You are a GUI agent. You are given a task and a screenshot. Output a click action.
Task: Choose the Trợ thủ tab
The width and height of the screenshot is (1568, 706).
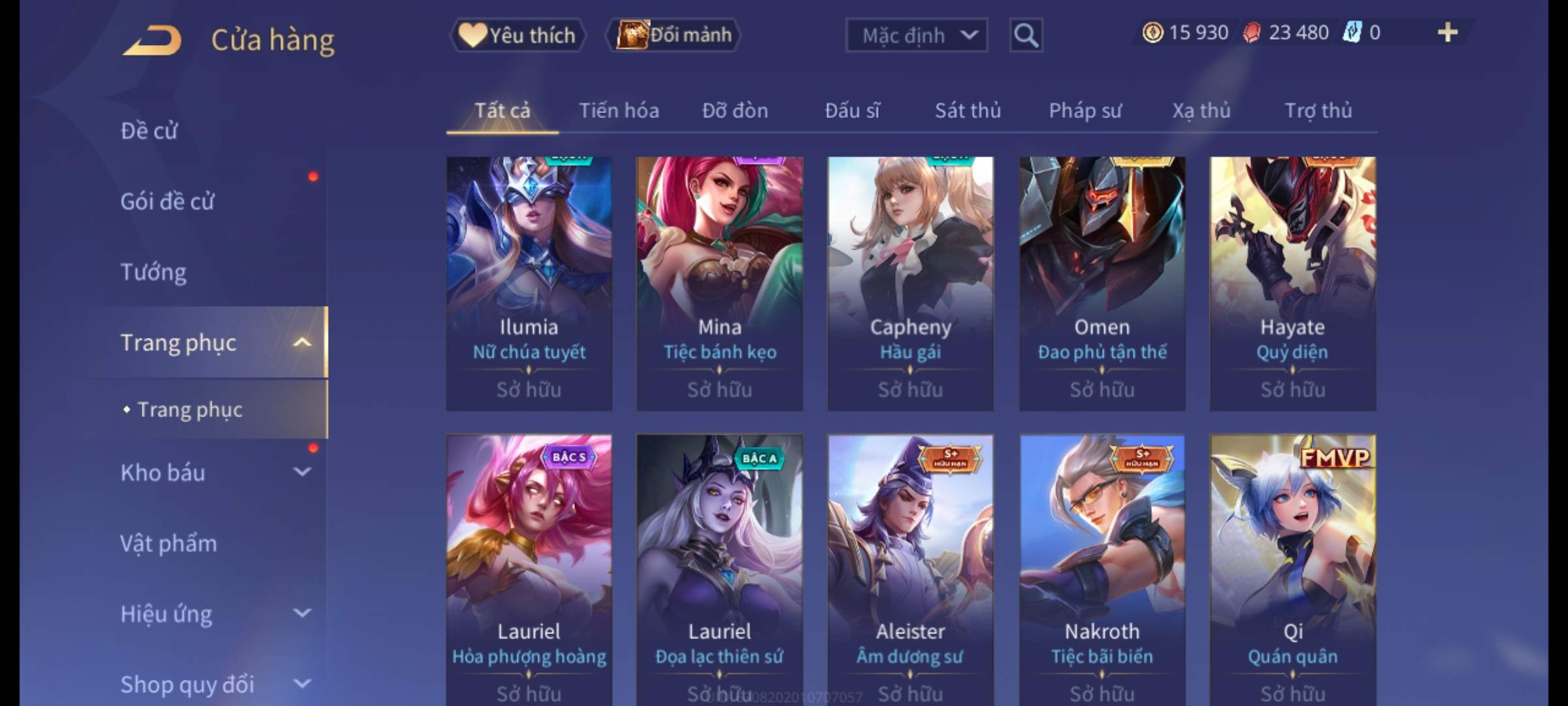coord(1318,110)
